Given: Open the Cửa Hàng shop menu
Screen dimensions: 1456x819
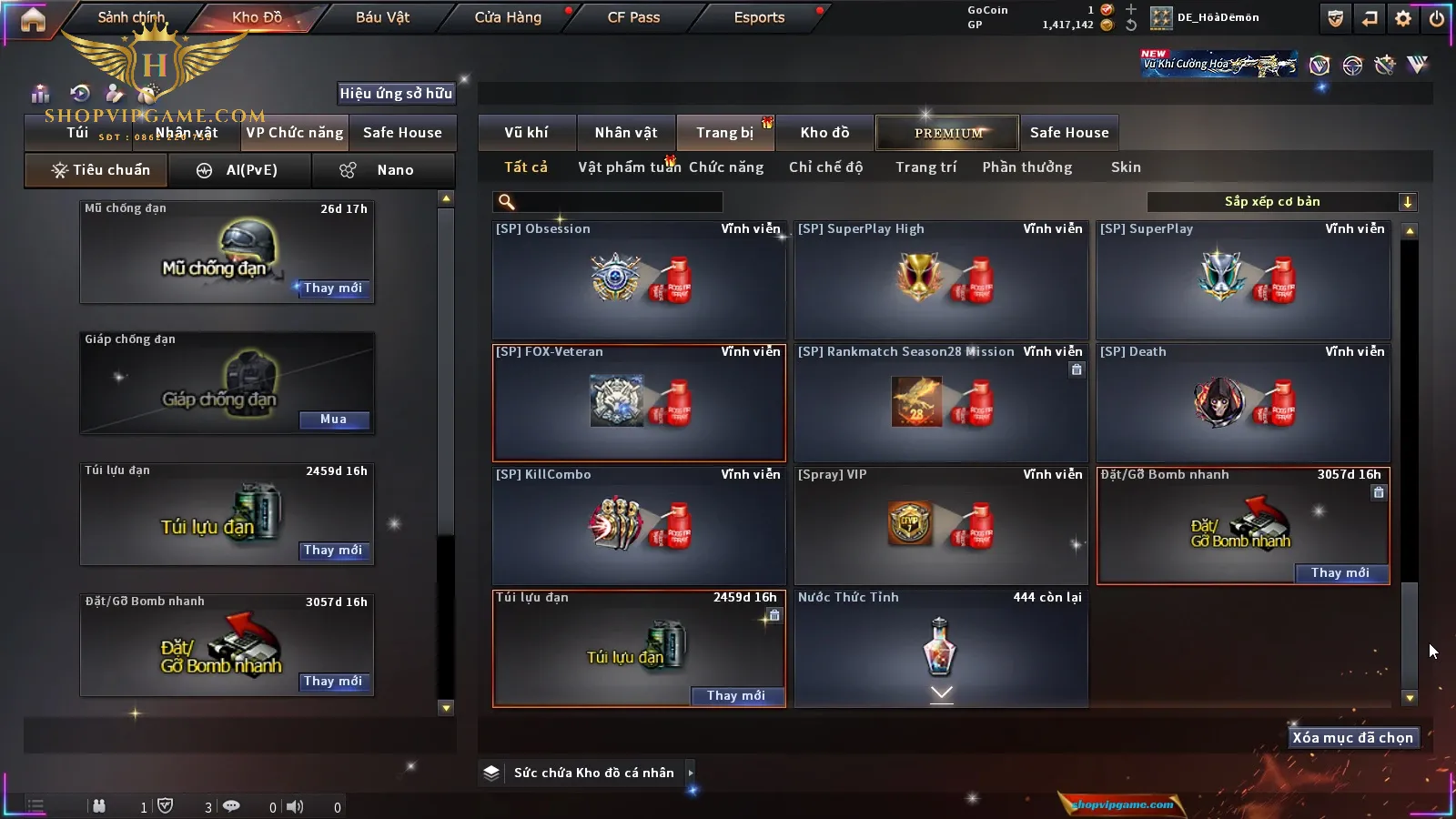Looking at the screenshot, I should click(508, 17).
